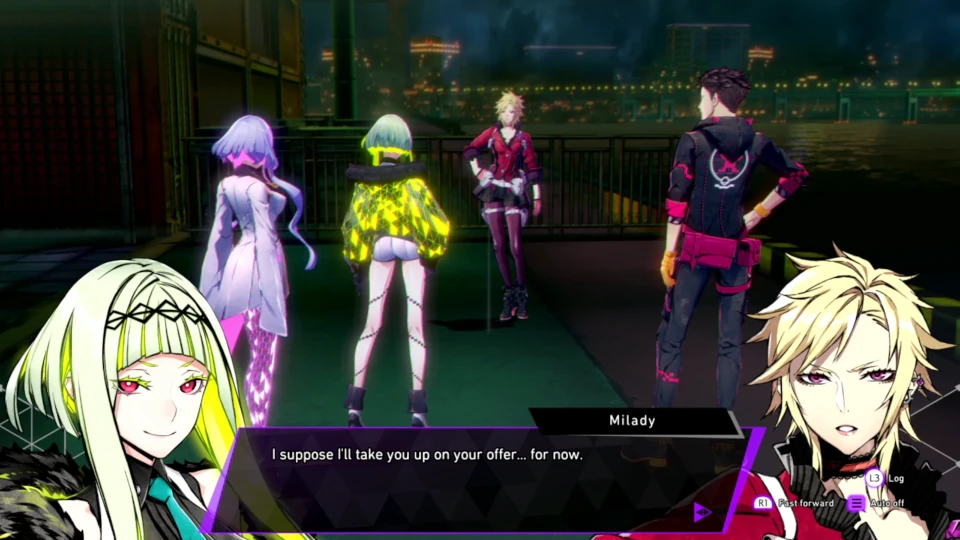
Task: Advance dialogue with the purple arrow
Action: click(x=702, y=512)
